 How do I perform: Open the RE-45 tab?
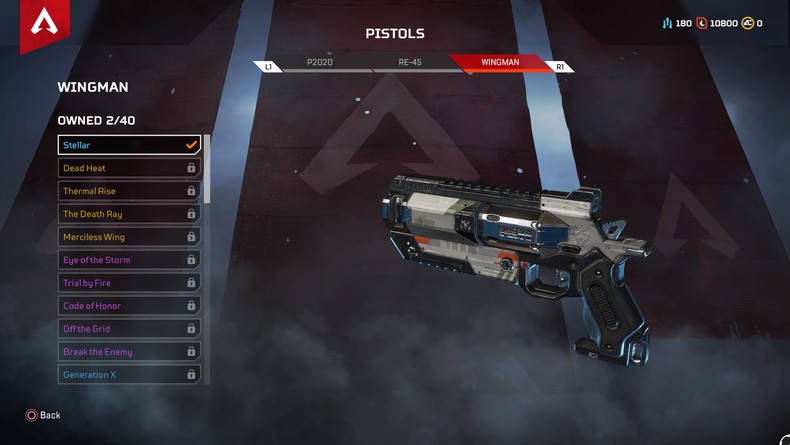pyautogui.click(x=410, y=62)
